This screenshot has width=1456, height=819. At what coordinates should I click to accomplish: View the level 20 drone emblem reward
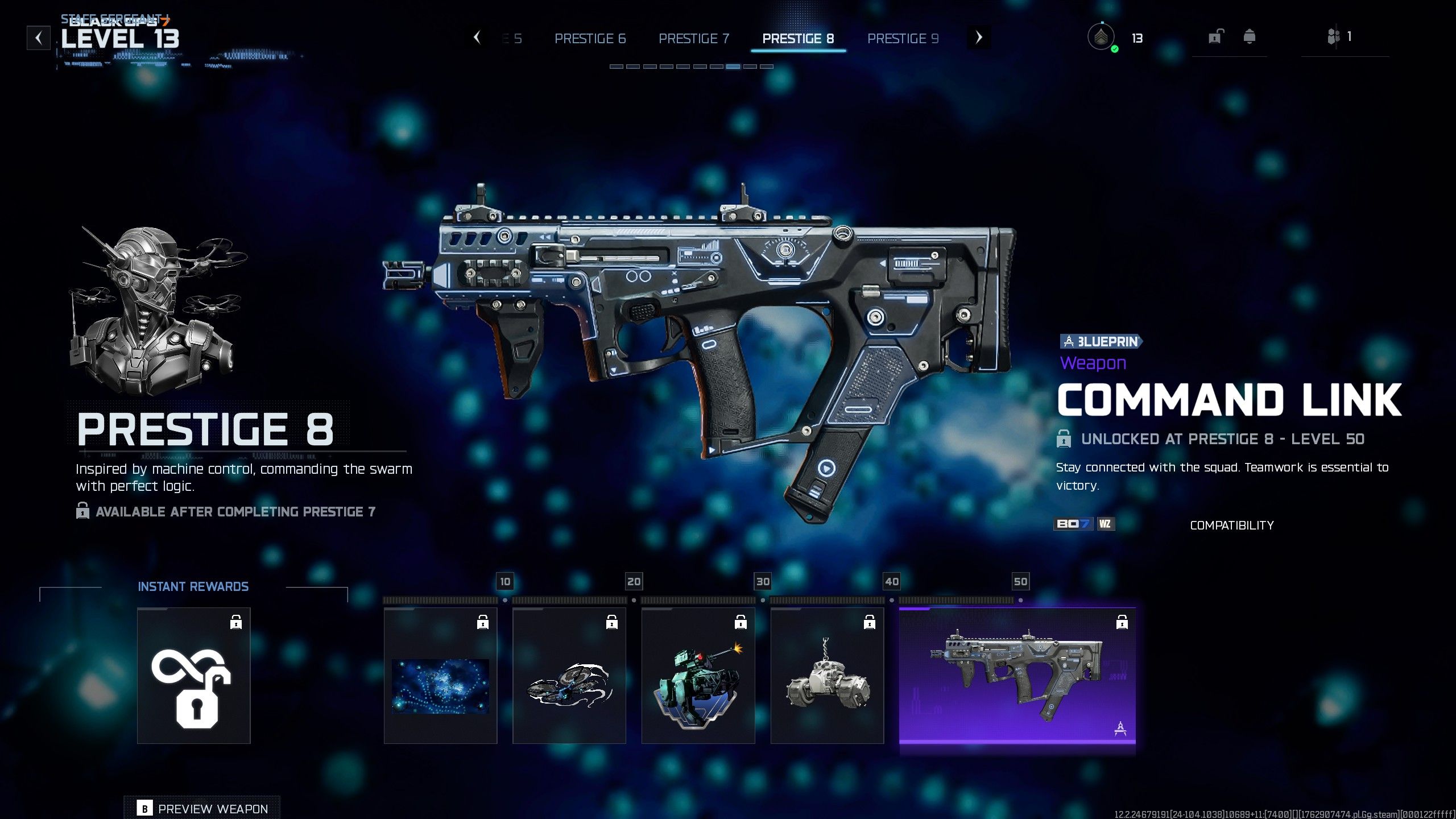click(569, 676)
